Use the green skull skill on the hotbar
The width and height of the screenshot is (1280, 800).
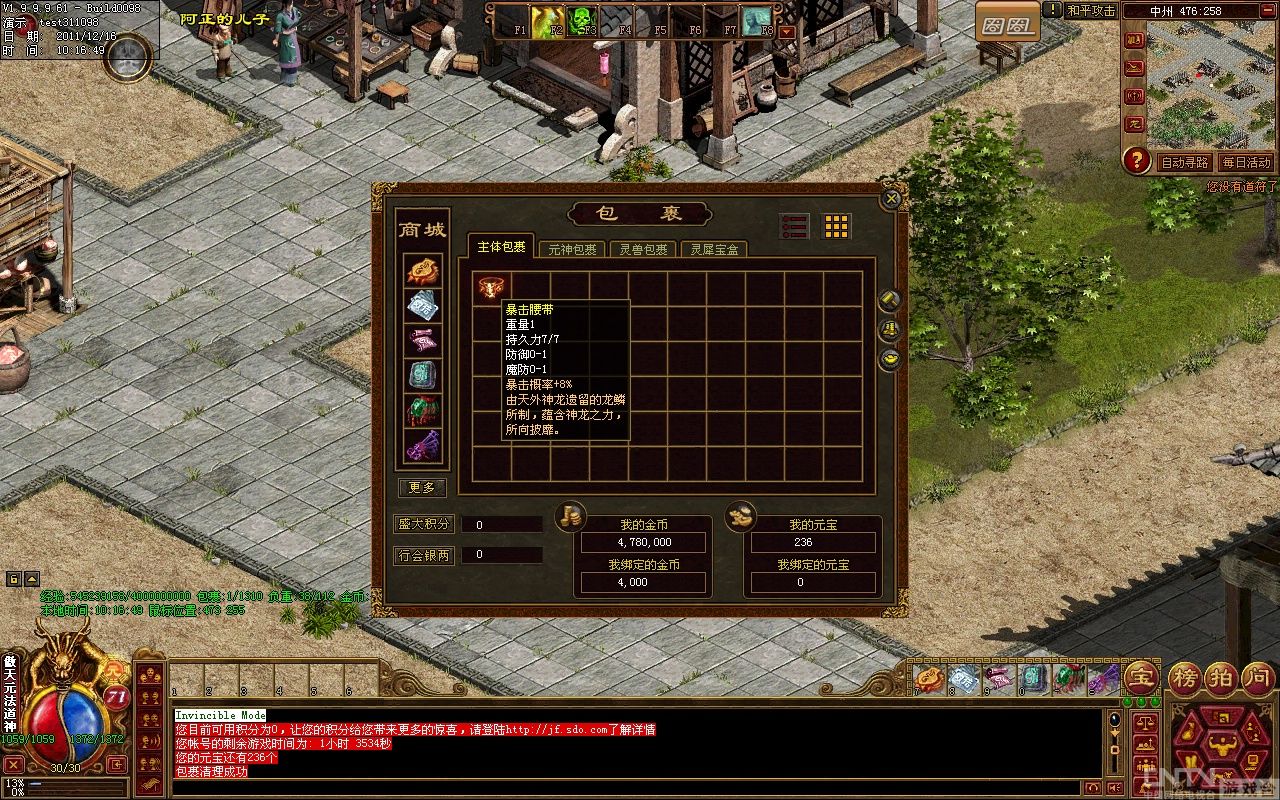coord(584,20)
